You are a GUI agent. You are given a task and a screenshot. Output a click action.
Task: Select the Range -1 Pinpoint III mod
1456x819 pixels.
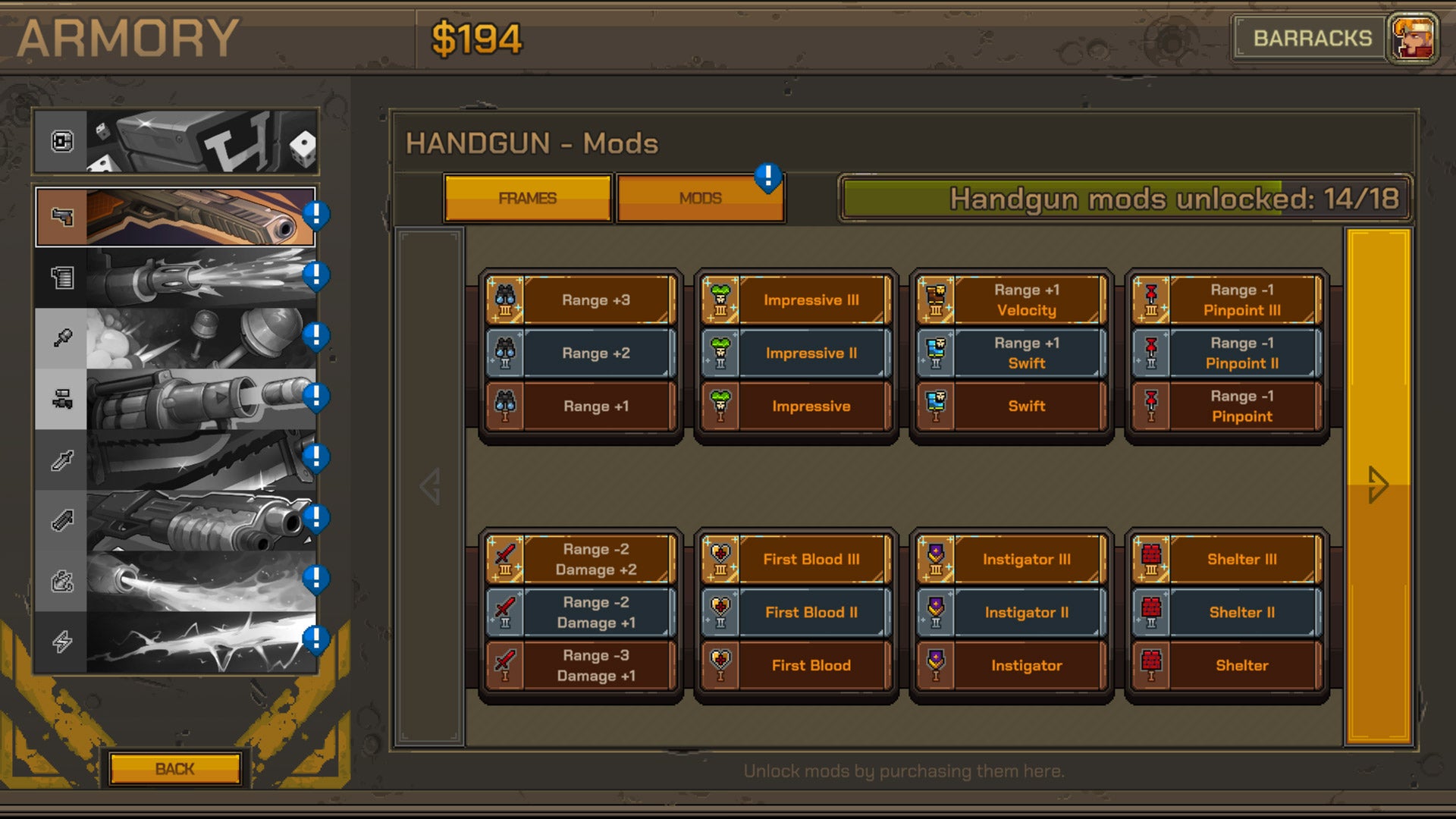point(1227,300)
